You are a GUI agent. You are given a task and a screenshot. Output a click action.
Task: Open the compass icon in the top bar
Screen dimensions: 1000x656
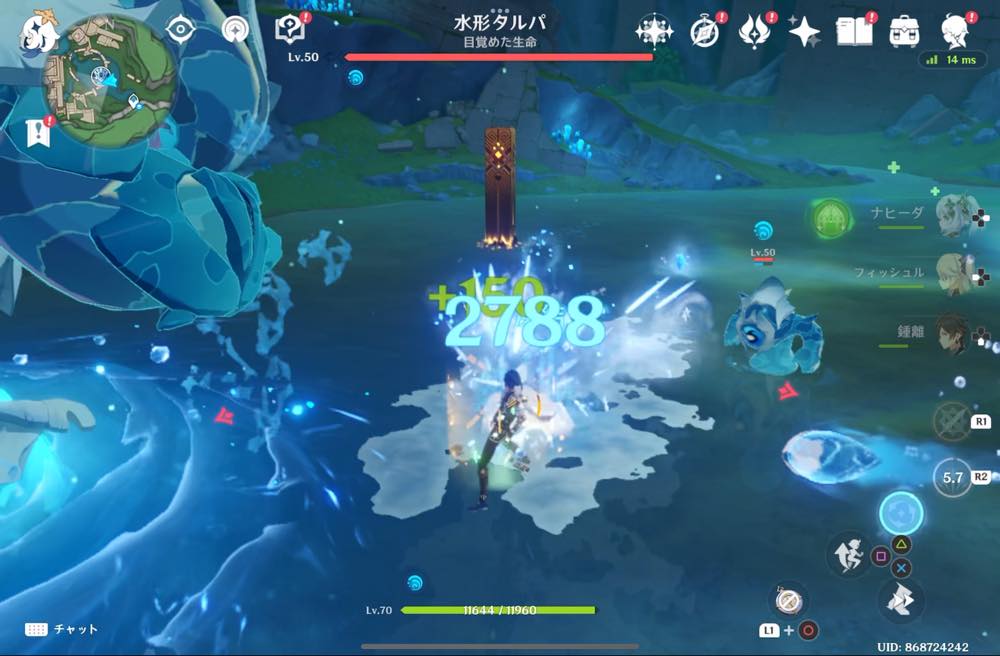pyautogui.click(x=705, y=32)
